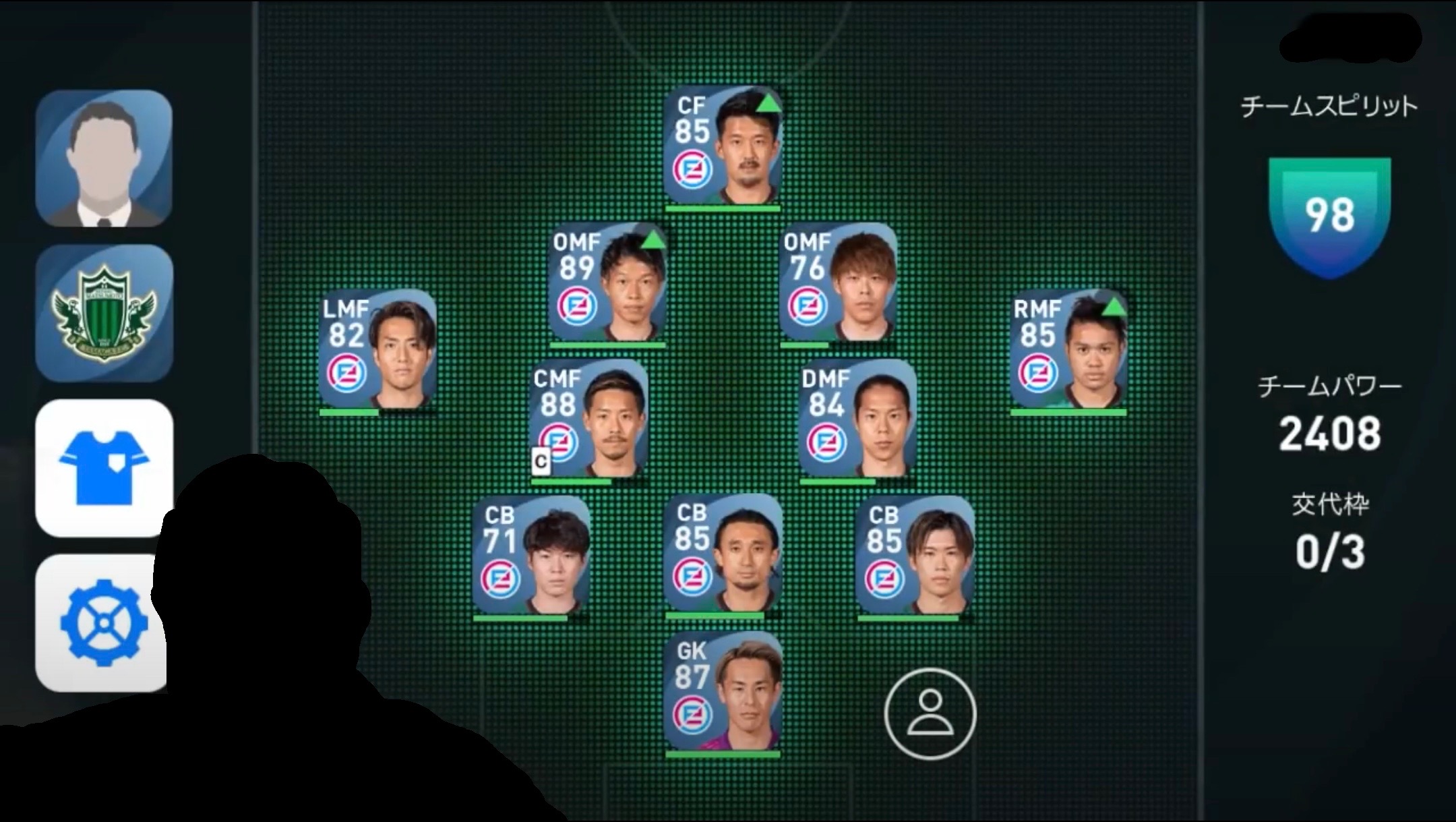Pick the OMF player rated 89
The image size is (1456, 822).
tap(607, 285)
